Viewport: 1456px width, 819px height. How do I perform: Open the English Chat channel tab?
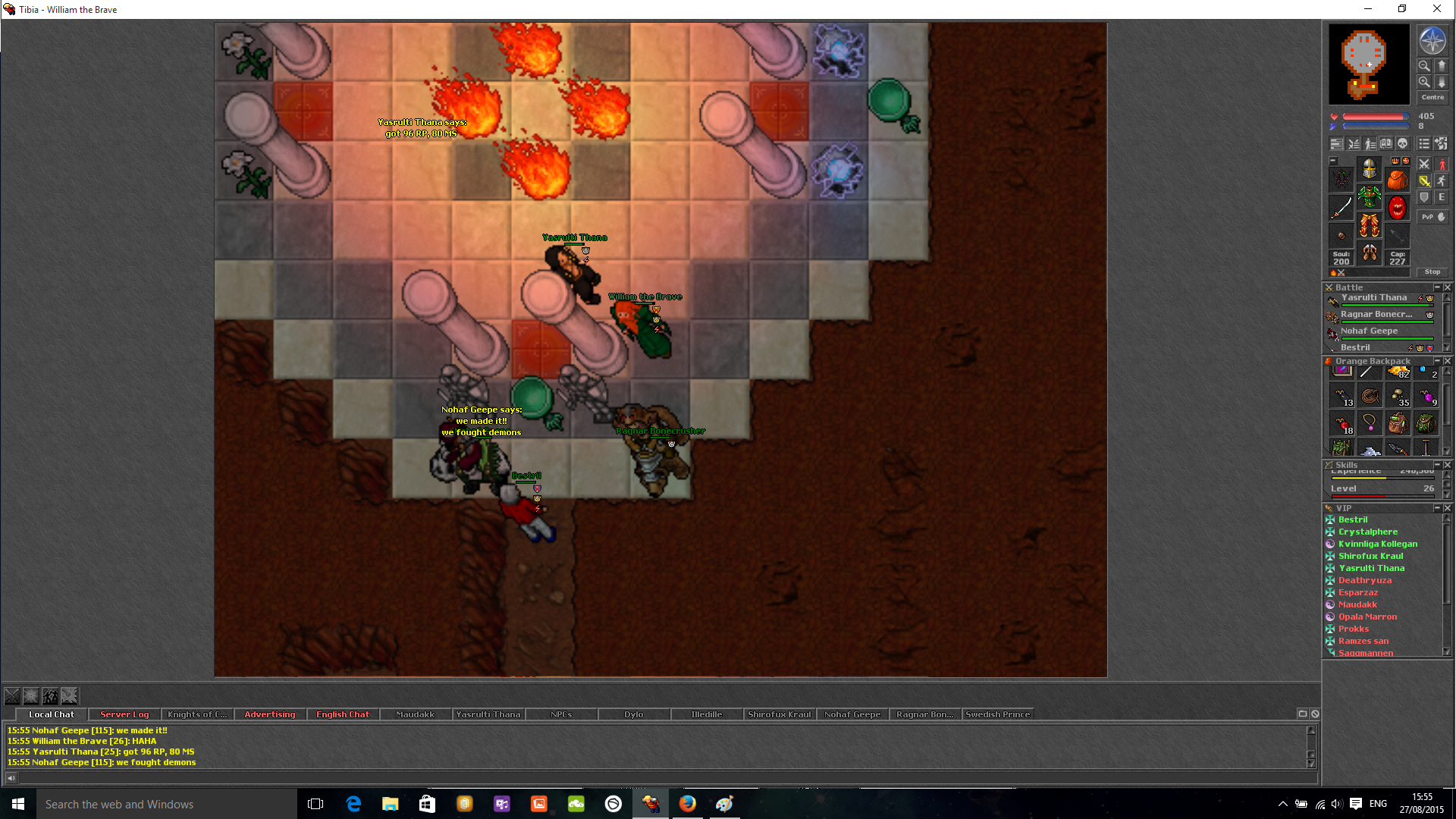[343, 714]
